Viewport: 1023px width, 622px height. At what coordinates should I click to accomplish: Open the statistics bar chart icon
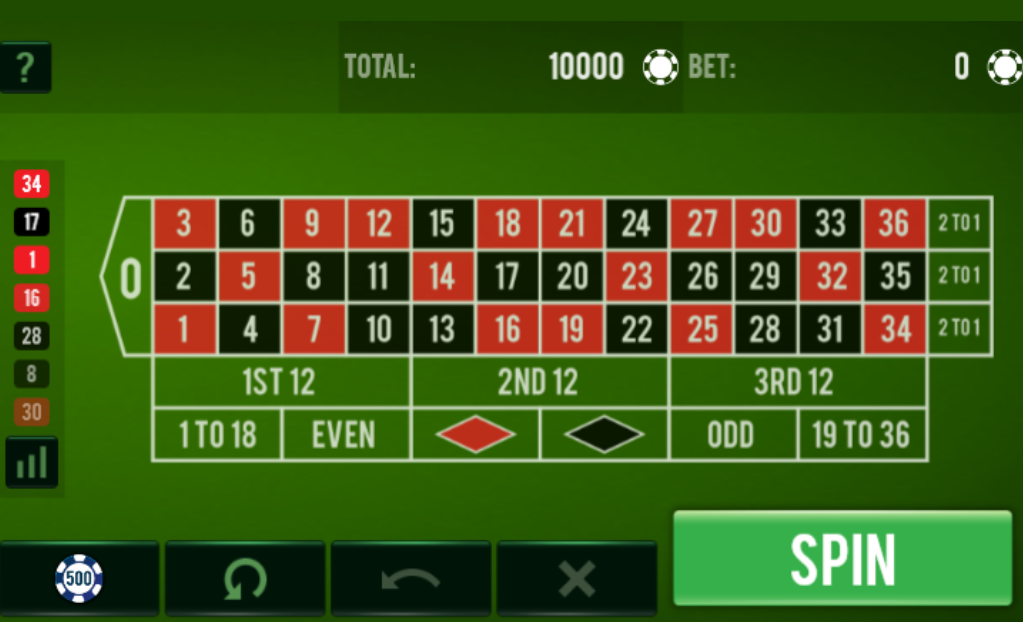pos(32,463)
